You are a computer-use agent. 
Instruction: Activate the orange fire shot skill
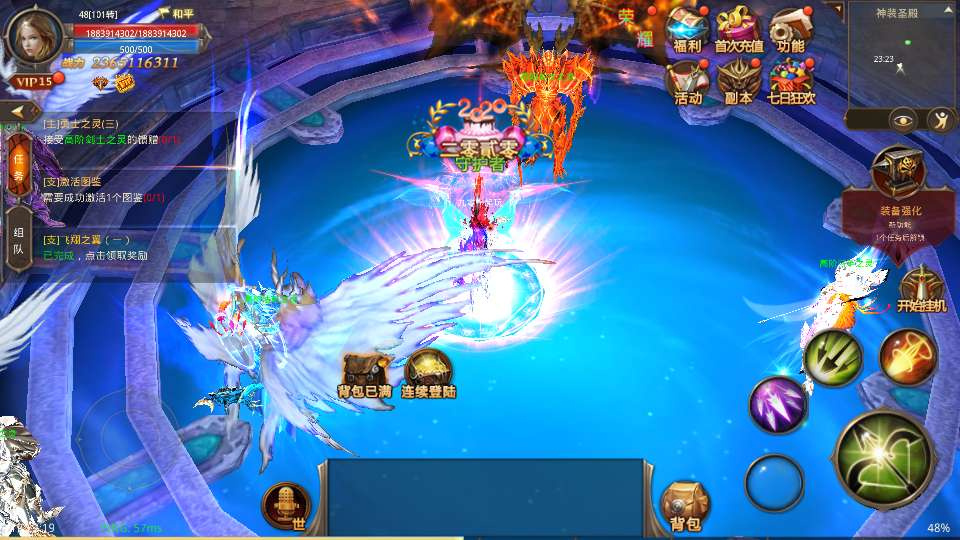[x=908, y=357]
